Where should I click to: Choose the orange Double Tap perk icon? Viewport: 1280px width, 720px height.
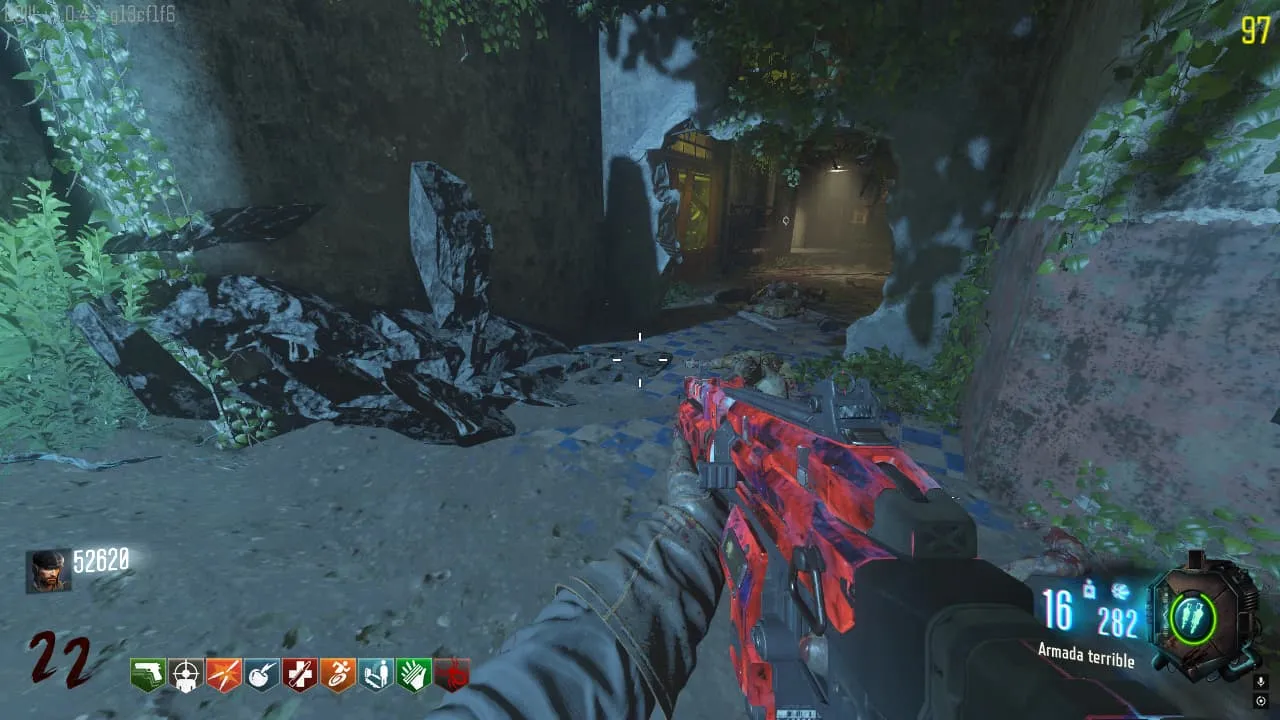223,674
